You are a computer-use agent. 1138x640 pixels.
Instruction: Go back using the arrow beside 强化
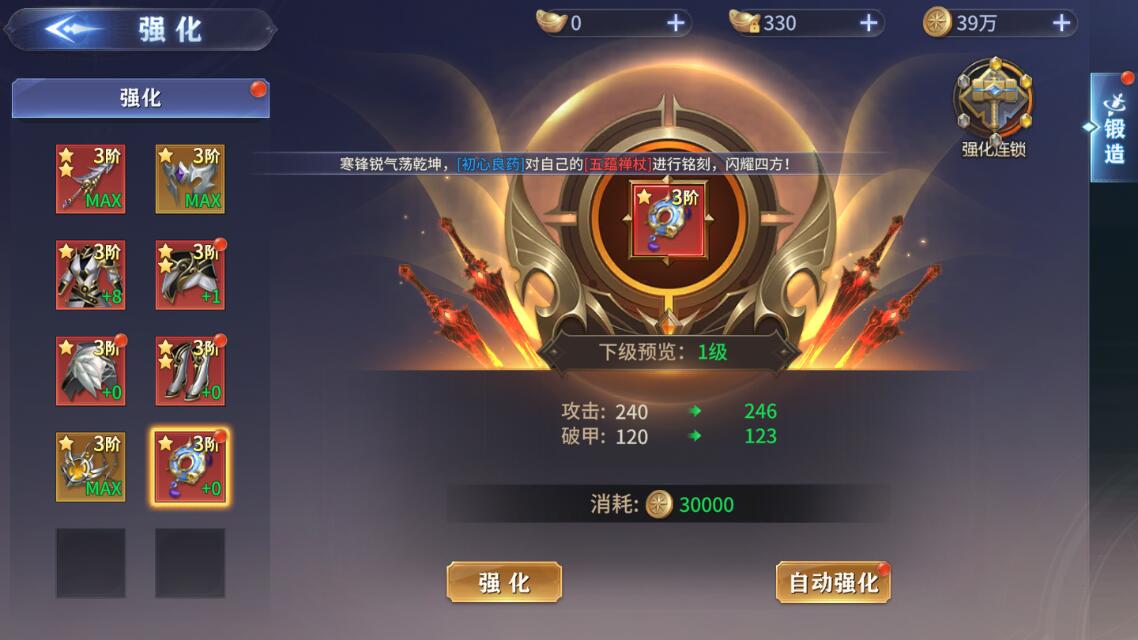click(72, 30)
